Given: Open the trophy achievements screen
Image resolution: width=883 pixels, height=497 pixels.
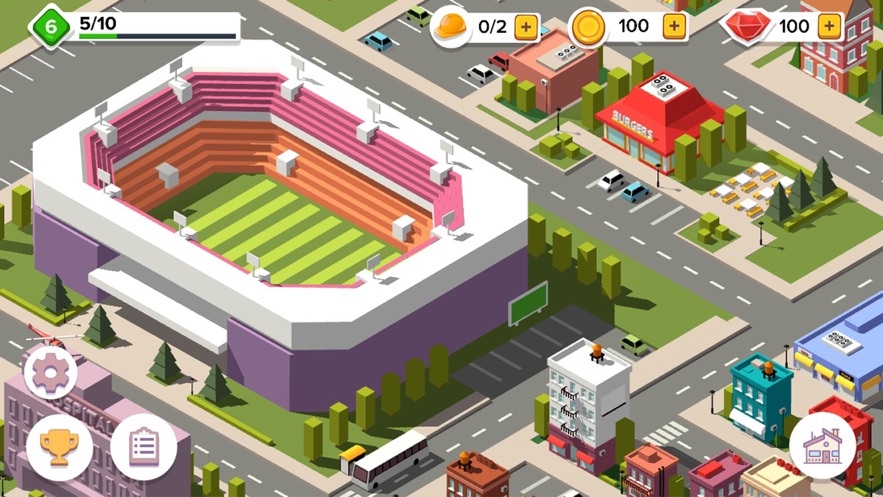Looking at the screenshot, I should (x=59, y=447).
